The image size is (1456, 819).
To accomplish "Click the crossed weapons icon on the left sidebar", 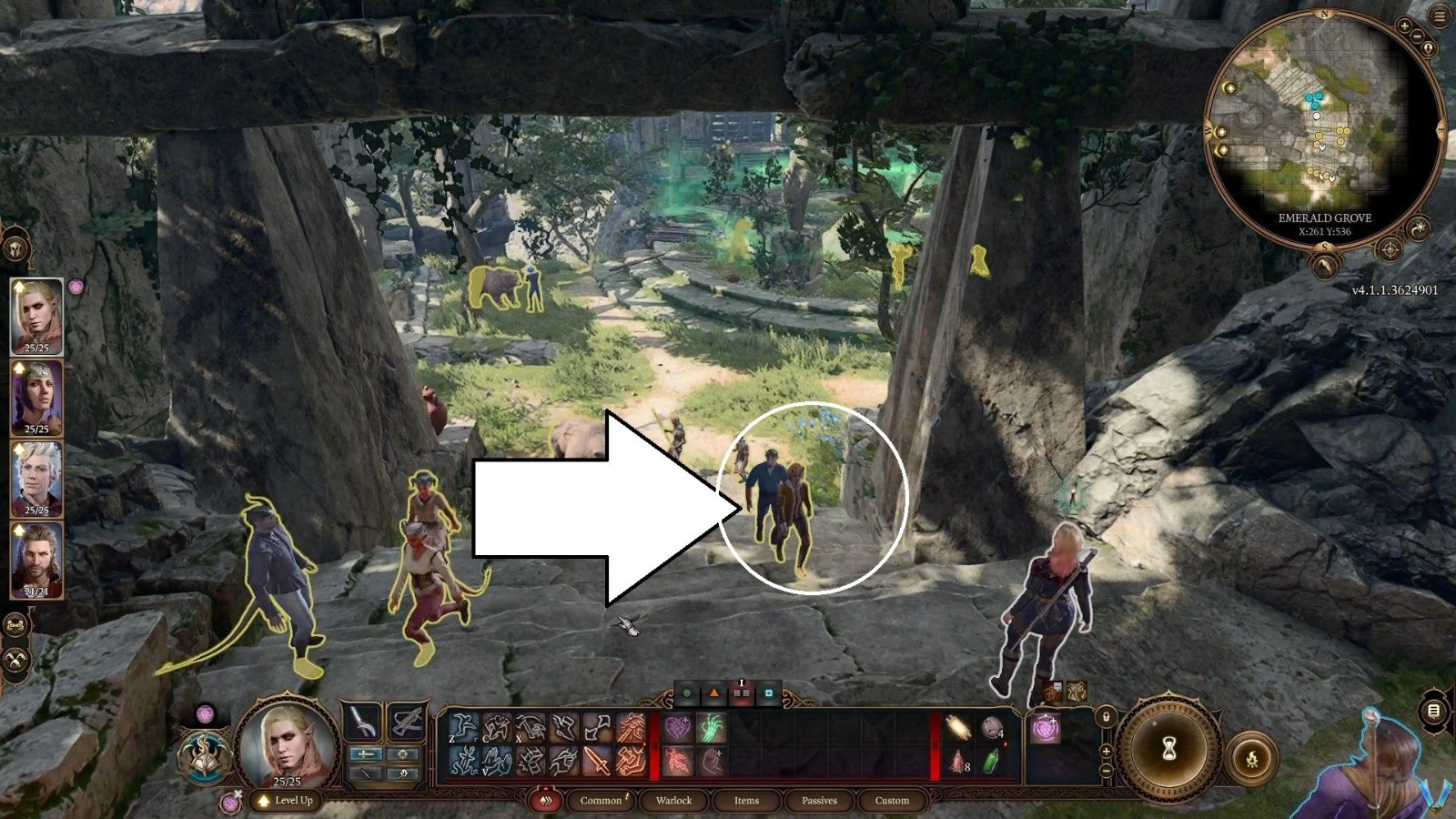I will pyautogui.click(x=15, y=659).
